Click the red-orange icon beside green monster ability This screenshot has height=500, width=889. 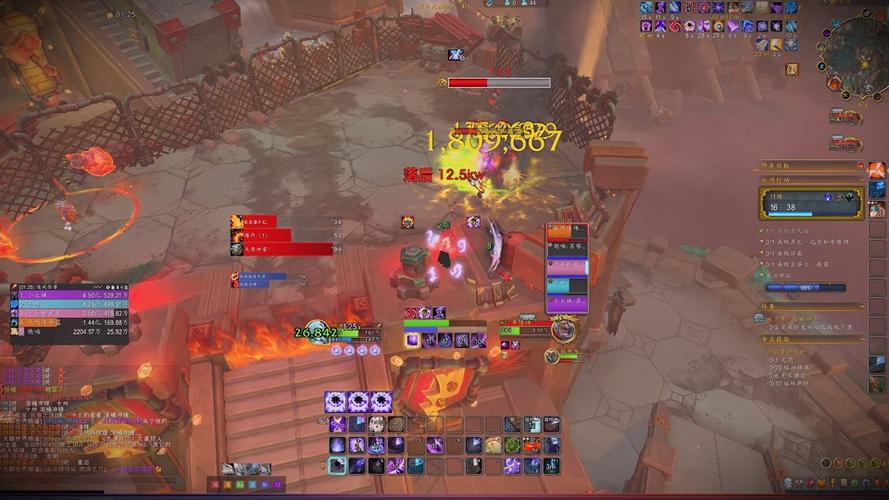tap(532, 445)
